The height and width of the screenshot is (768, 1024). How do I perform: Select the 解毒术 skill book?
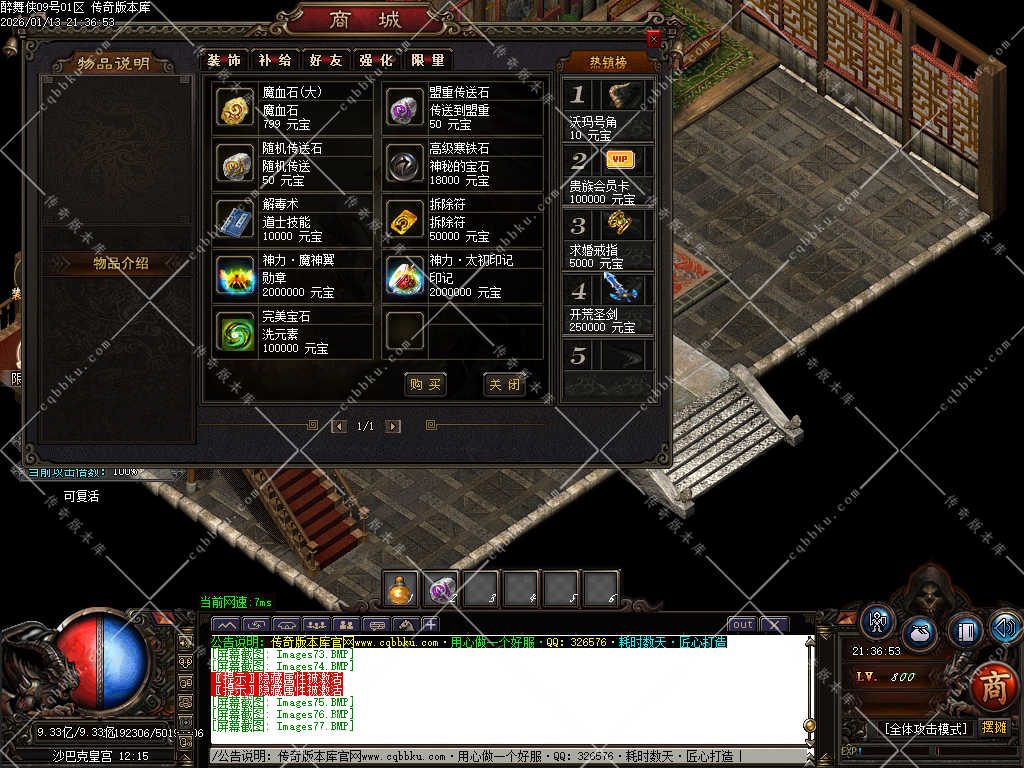236,220
